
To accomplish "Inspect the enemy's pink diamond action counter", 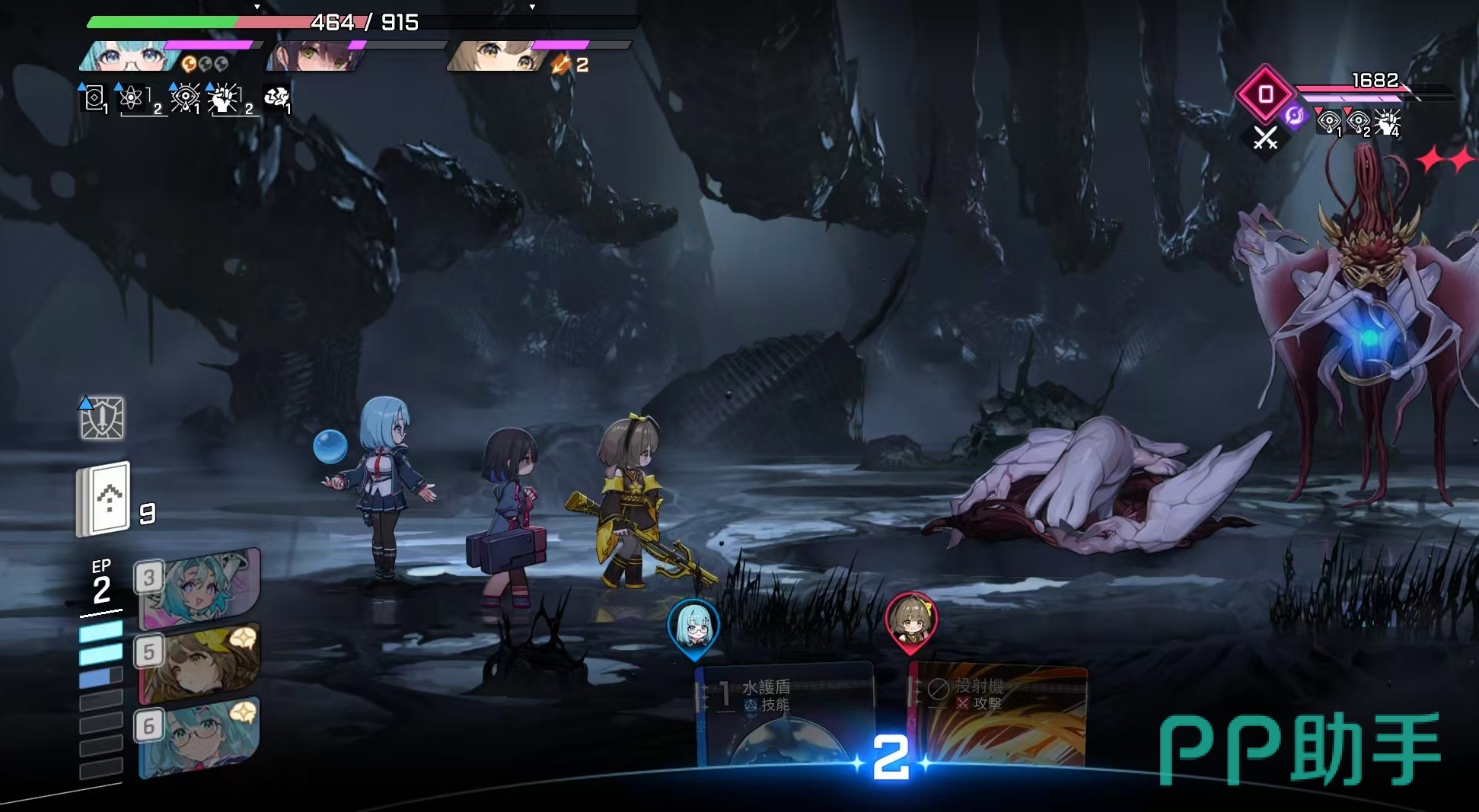I will coord(1265,94).
